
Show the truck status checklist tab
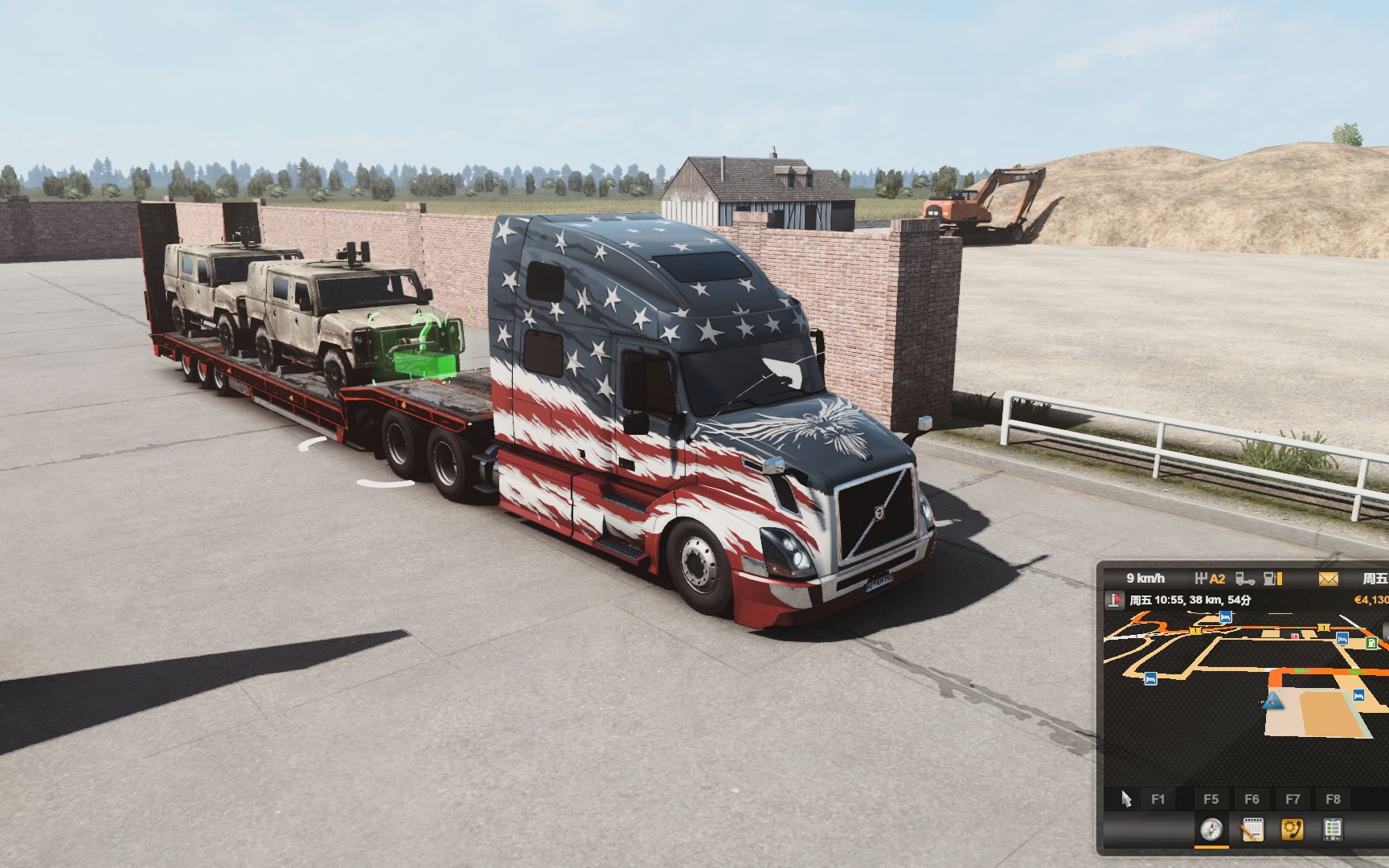coord(1333,829)
